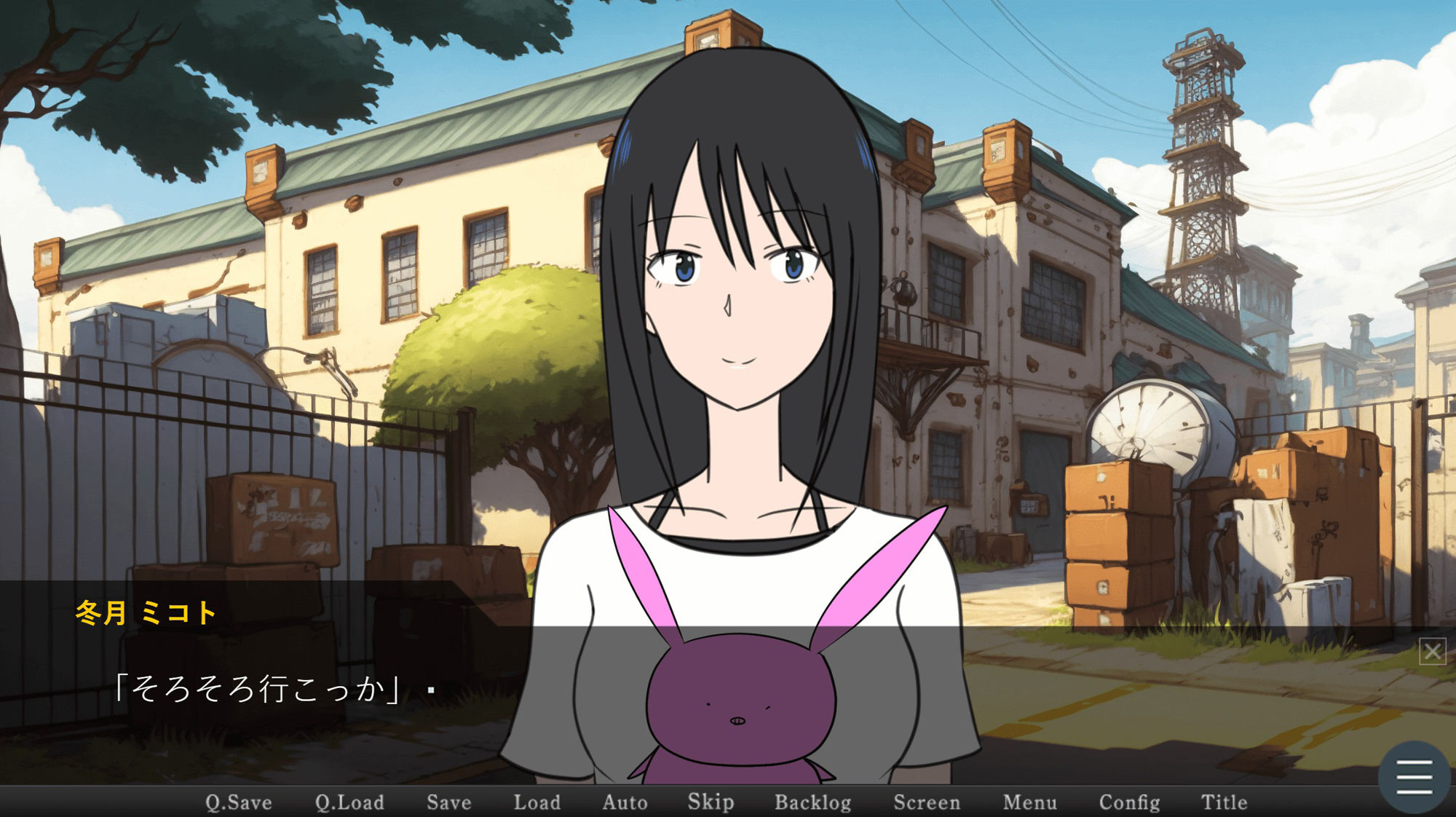This screenshot has height=817, width=1456.
Task: Open the in-game Menu
Action: [x=1029, y=802]
